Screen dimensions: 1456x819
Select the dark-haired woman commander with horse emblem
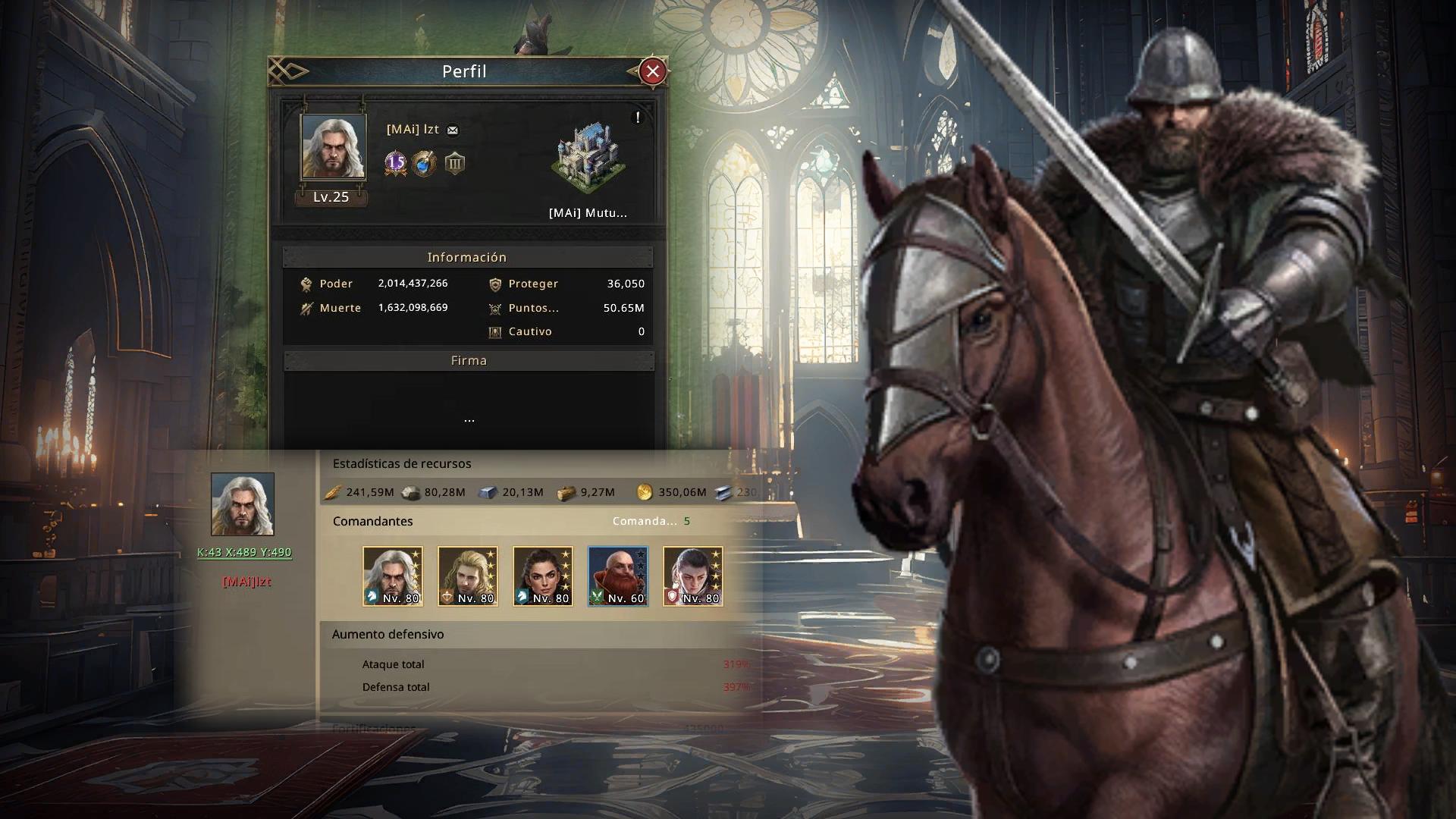543,576
